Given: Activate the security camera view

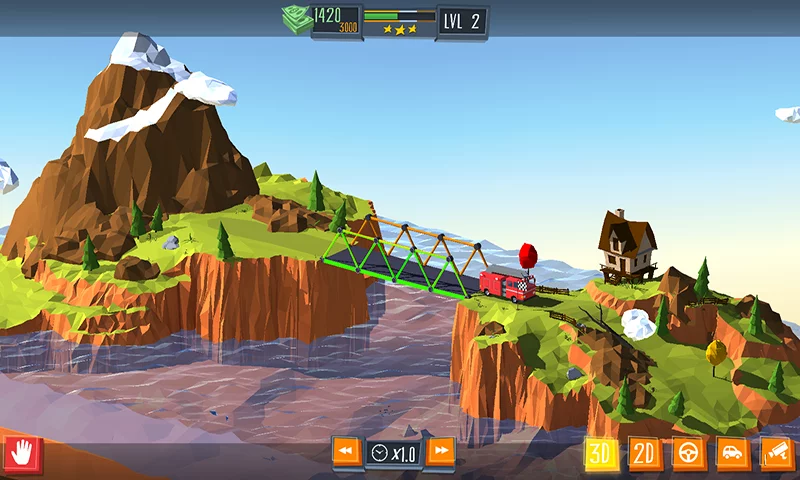Looking at the screenshot, I should tap(777, 455).
